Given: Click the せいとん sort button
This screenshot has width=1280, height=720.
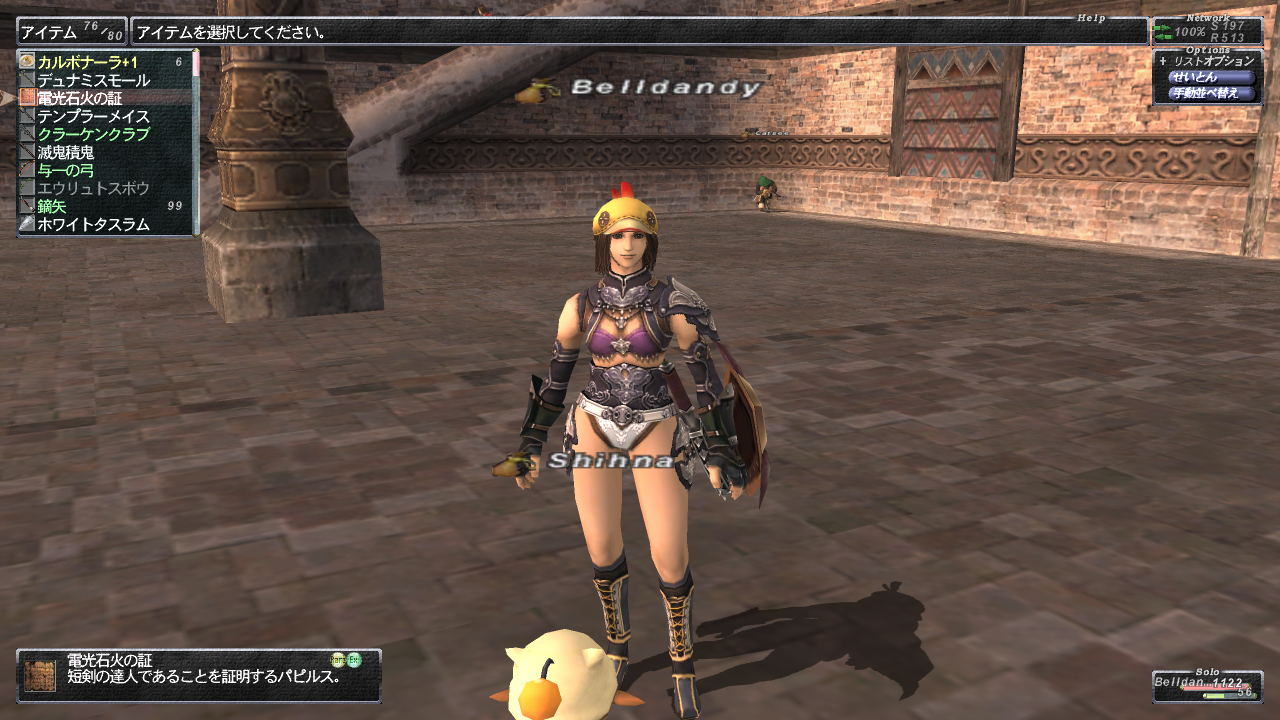Looking at the screenshot, I should [1211, 77].
